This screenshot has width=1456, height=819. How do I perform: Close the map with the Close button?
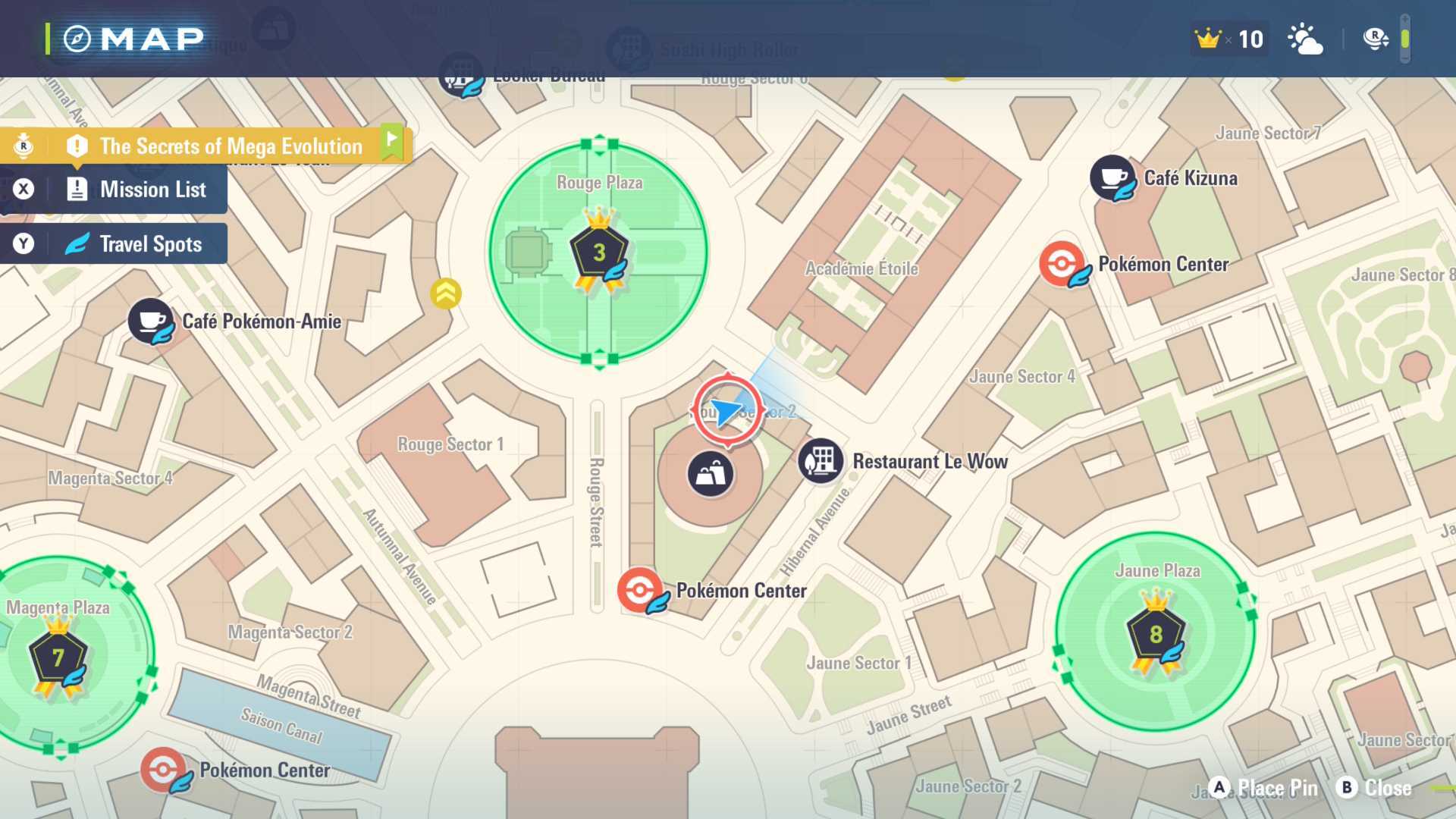click(x=1373, y=788)
